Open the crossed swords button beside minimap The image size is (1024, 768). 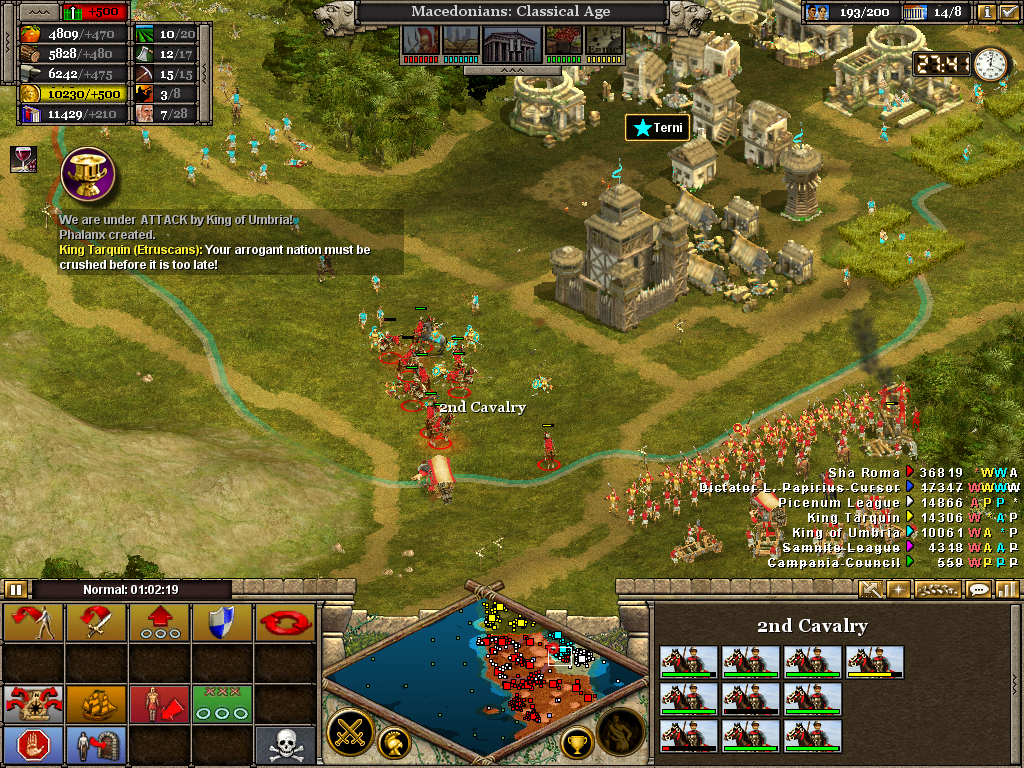(351, 730)
